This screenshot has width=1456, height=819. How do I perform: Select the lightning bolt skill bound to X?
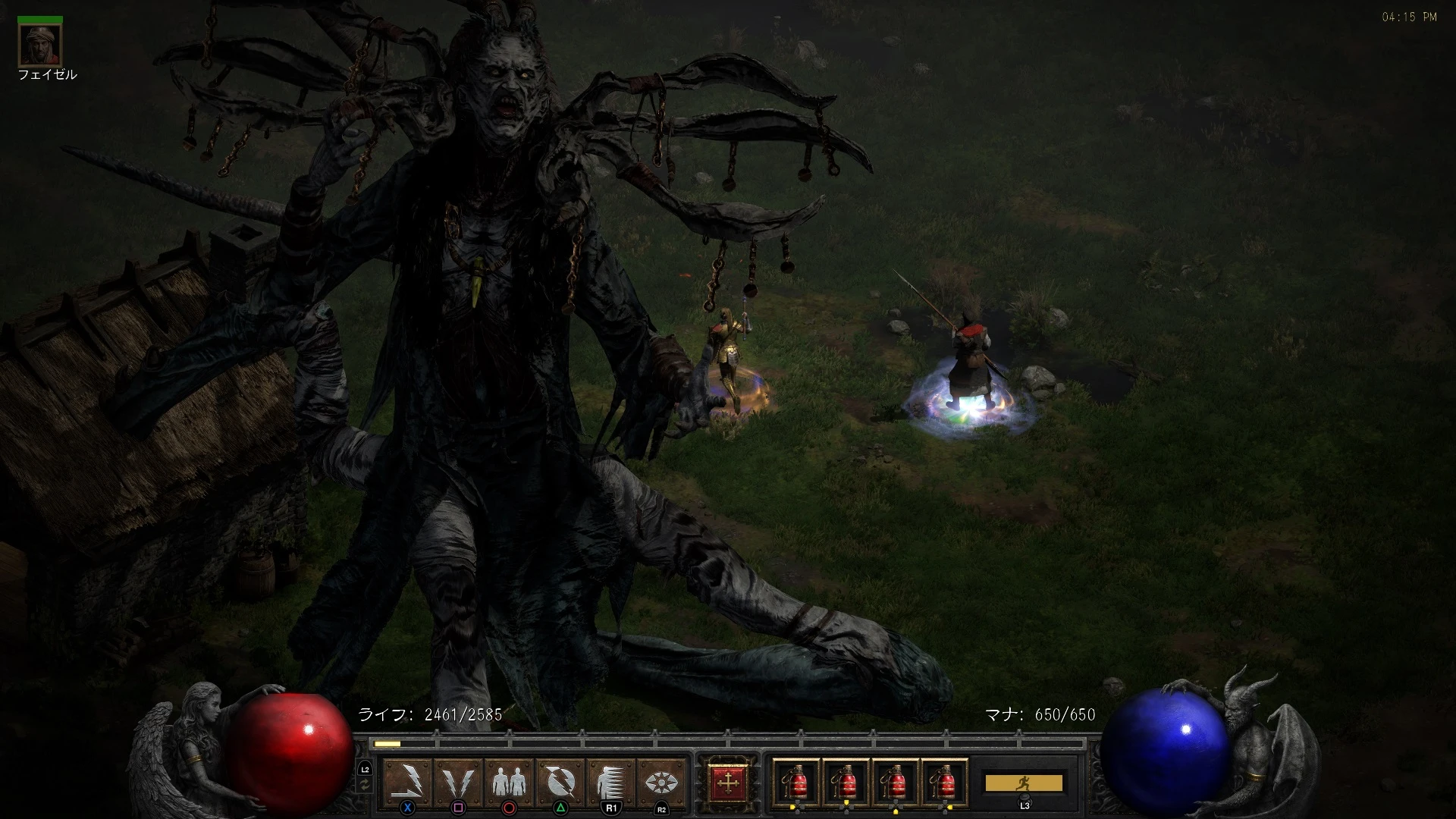point(408,780)
